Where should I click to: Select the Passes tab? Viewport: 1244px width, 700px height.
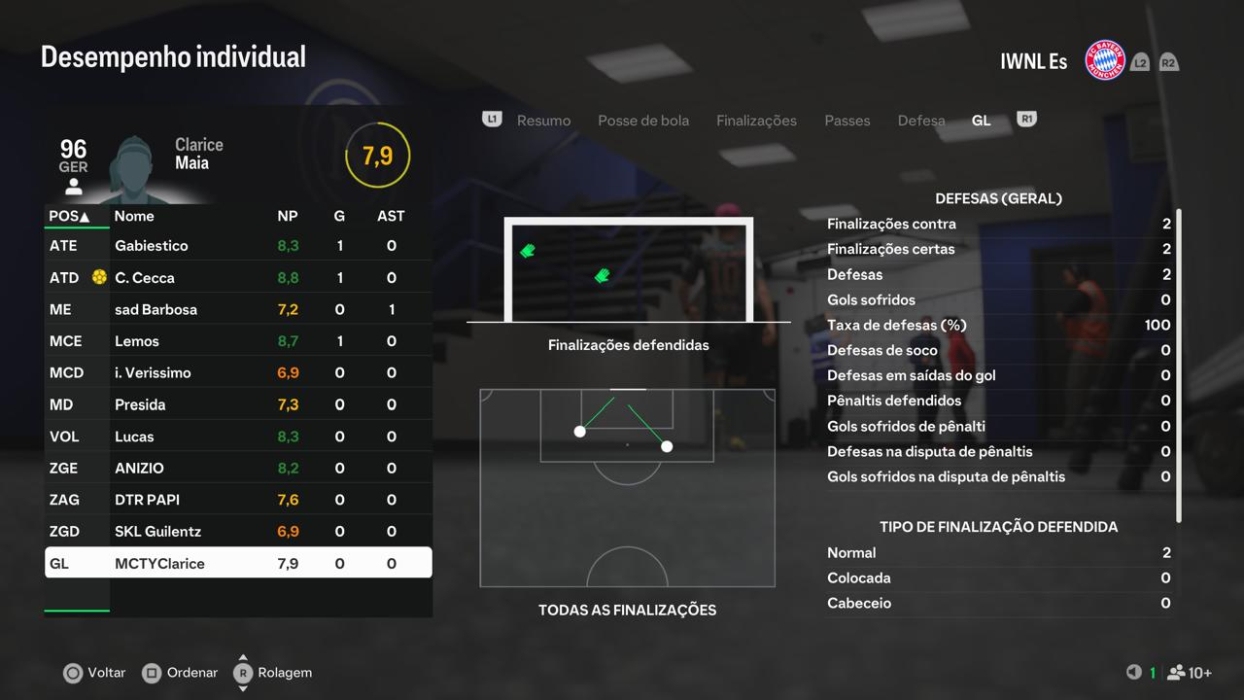847,121
